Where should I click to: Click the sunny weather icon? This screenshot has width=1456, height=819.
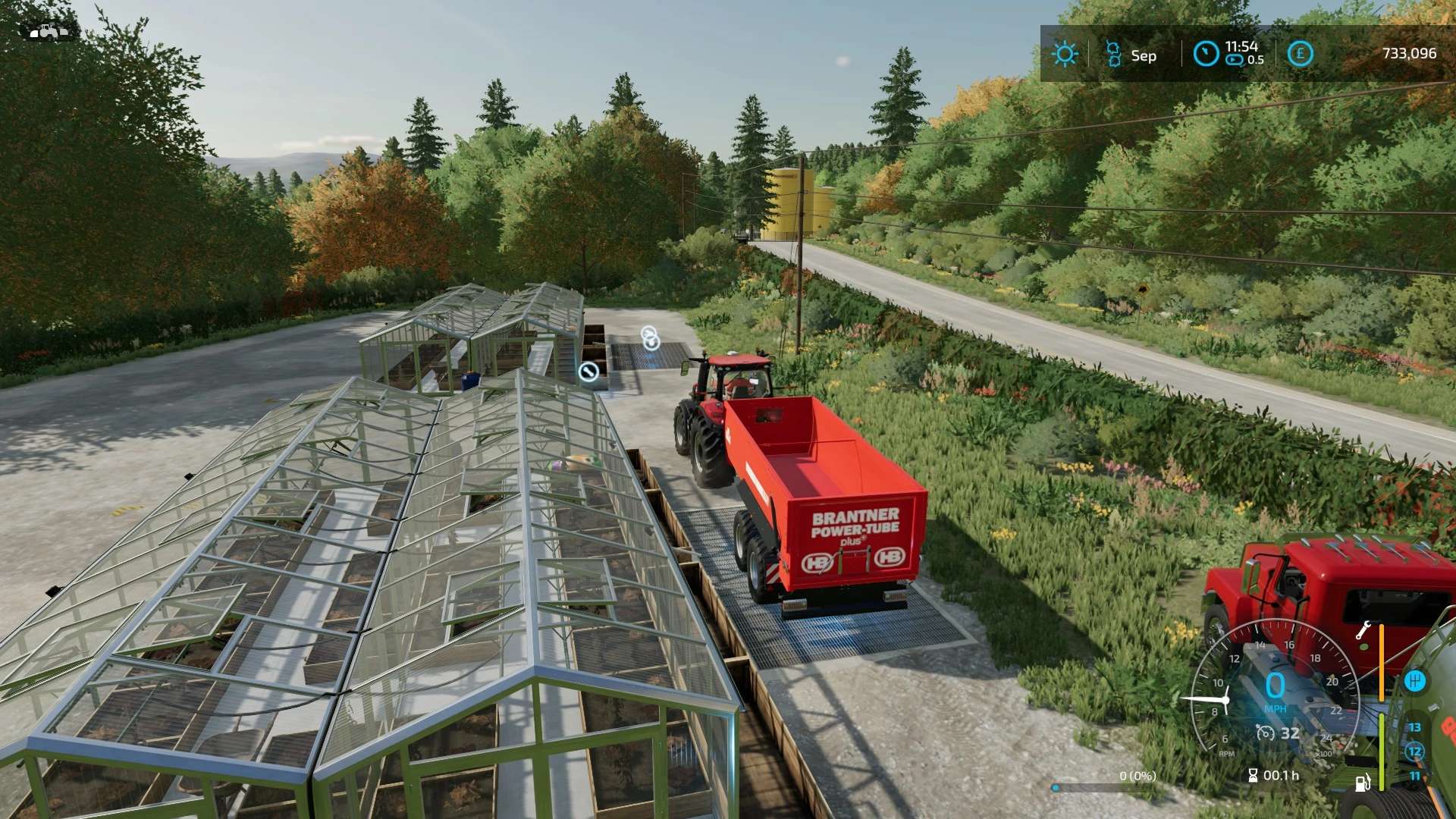click(x=1065, y=54)
